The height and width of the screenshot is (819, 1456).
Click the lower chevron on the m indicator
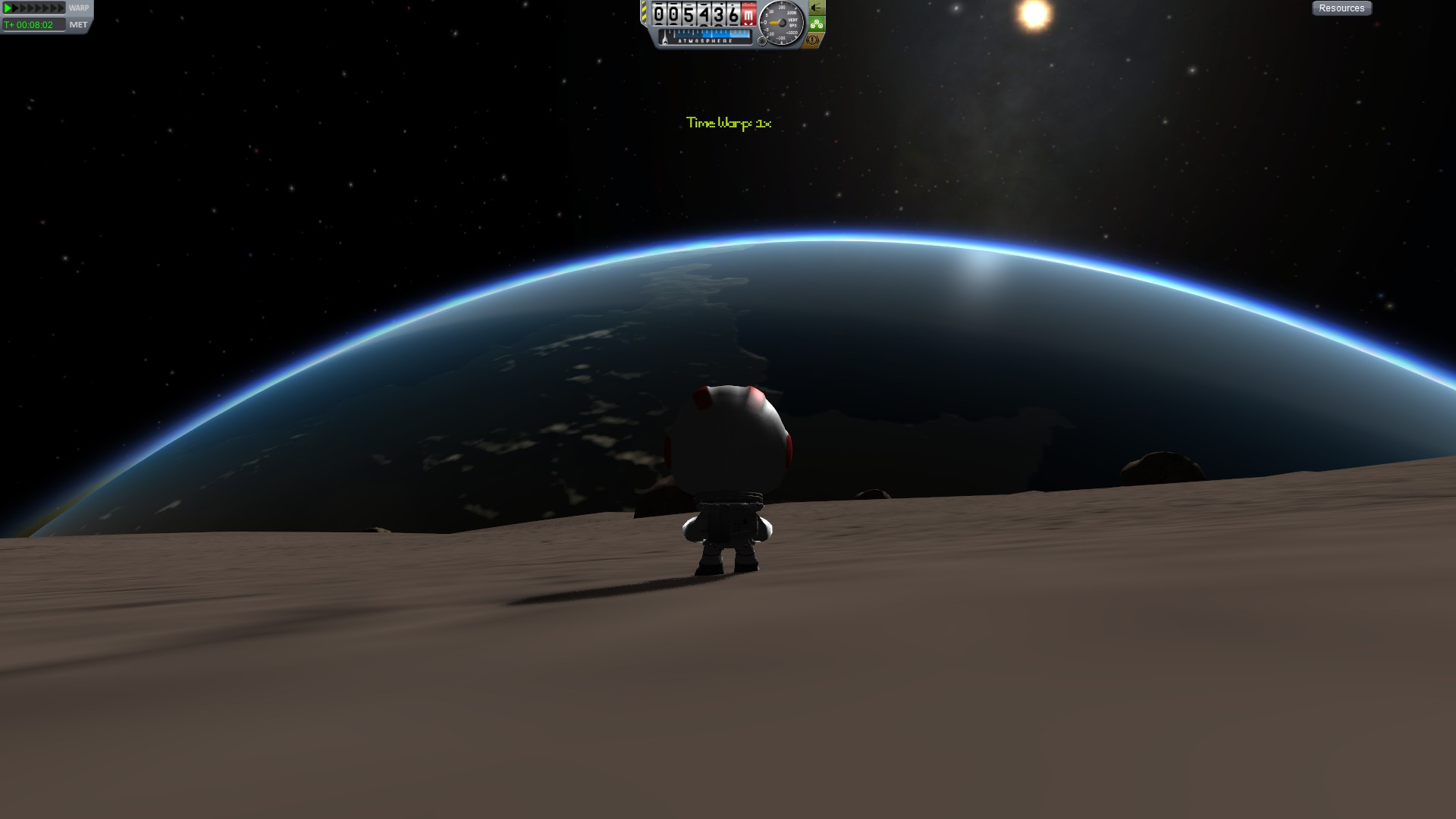point(749,24)
